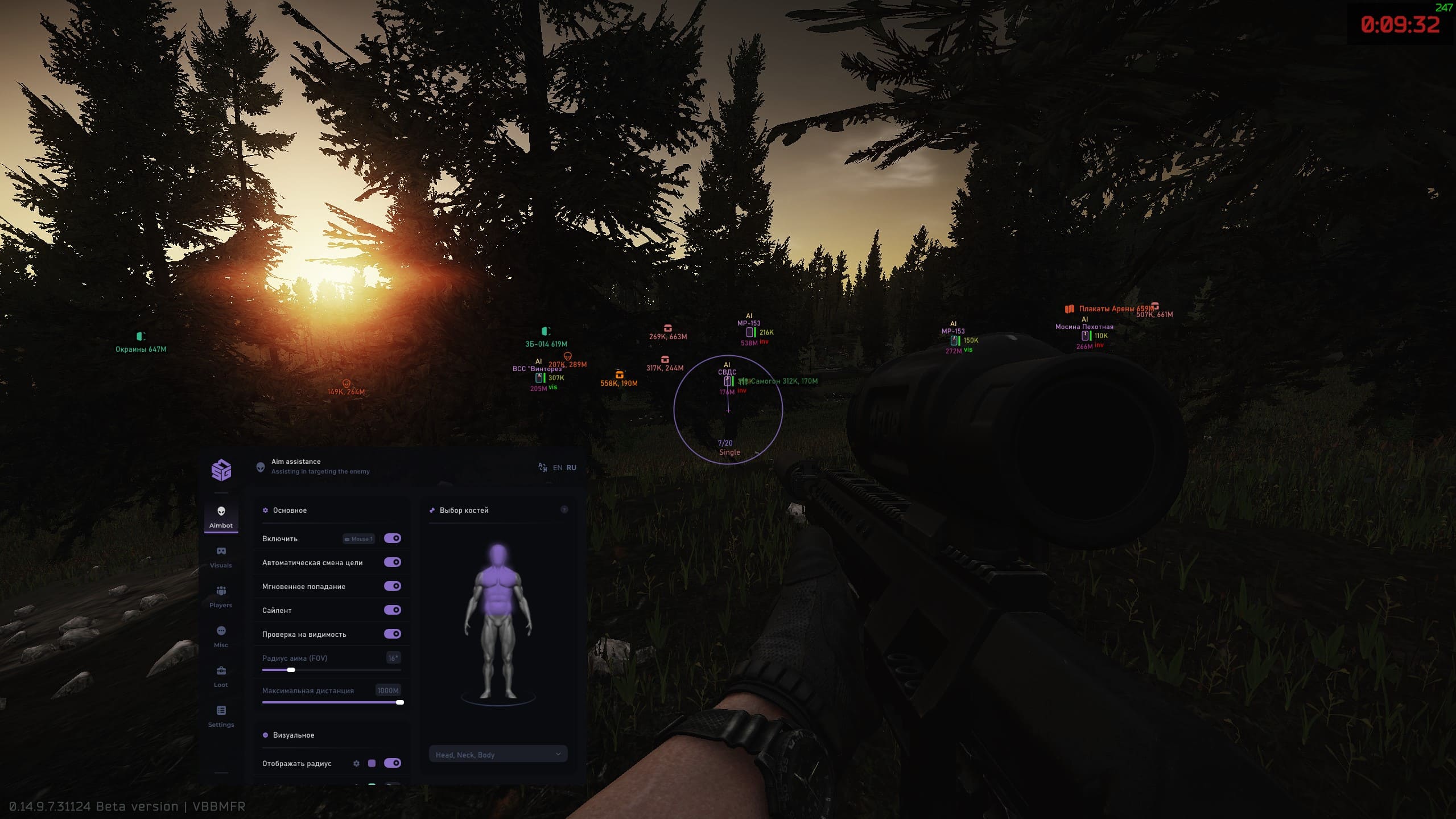Open the gear icon beside Отображать радиус

(356, 763)
